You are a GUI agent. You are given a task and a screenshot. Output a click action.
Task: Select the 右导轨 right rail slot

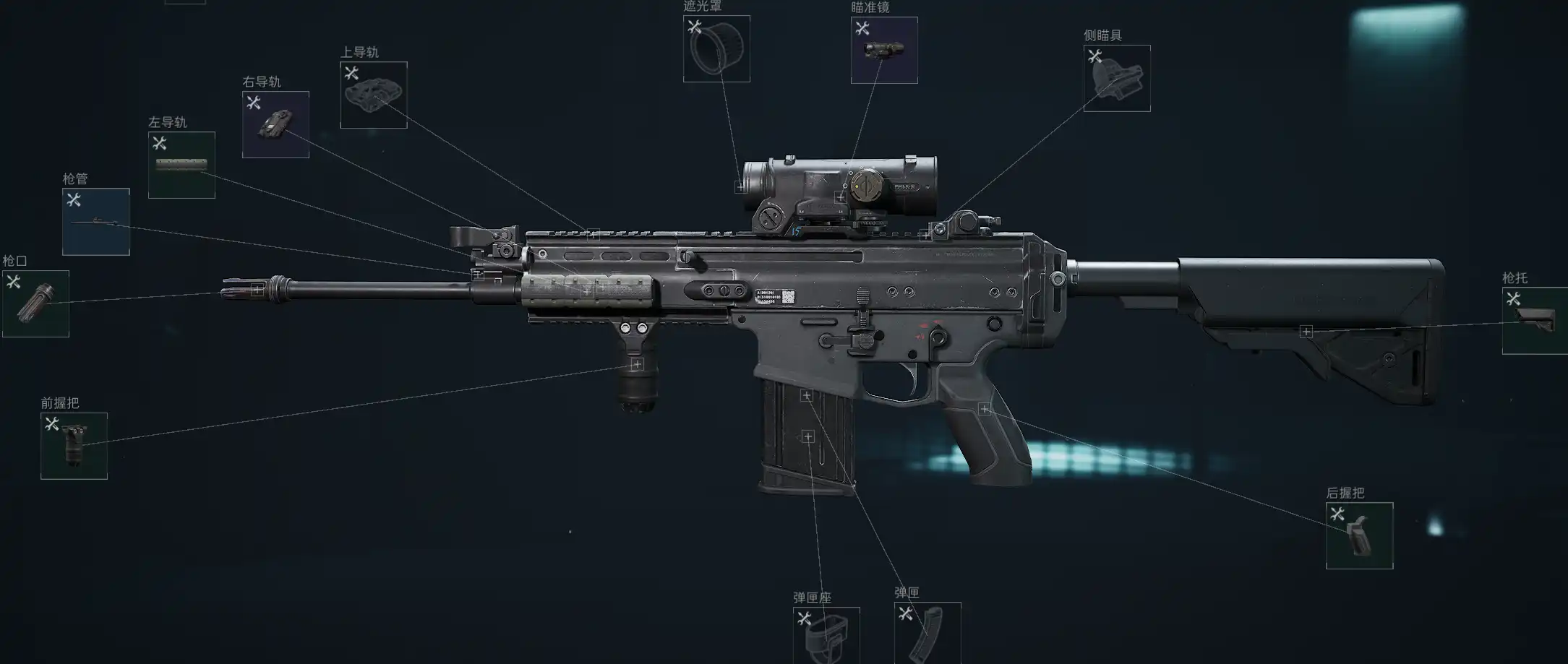point(275,124)
